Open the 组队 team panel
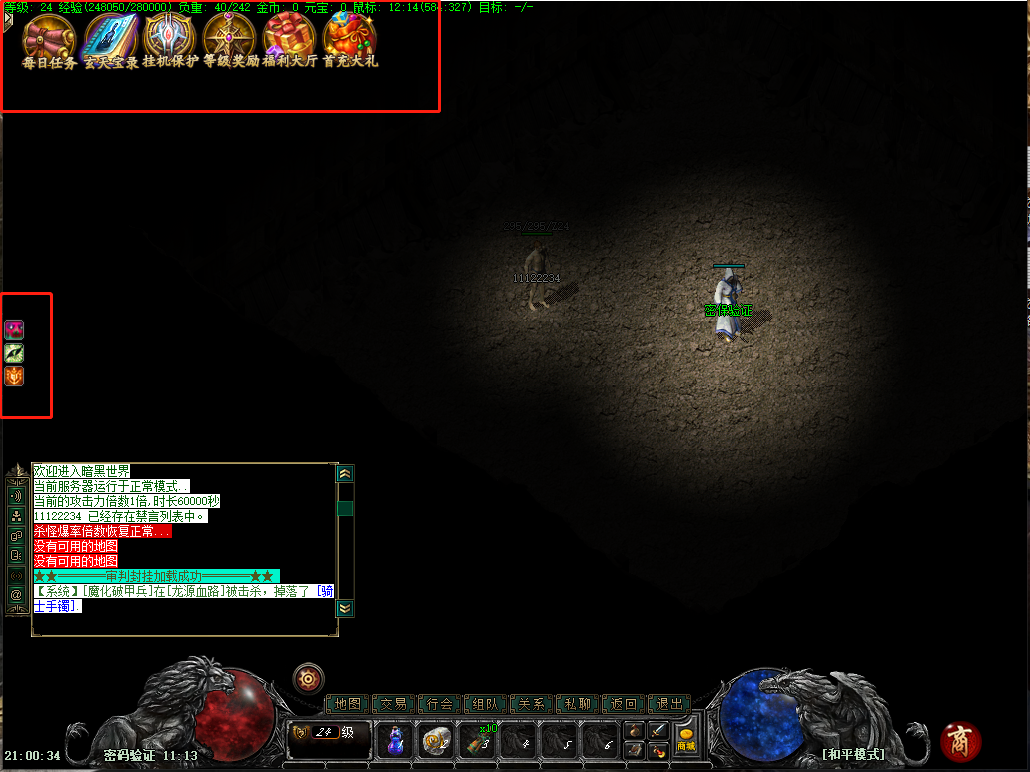The width and height of the screenshot is (1030, 772). [x=485, y=704]
